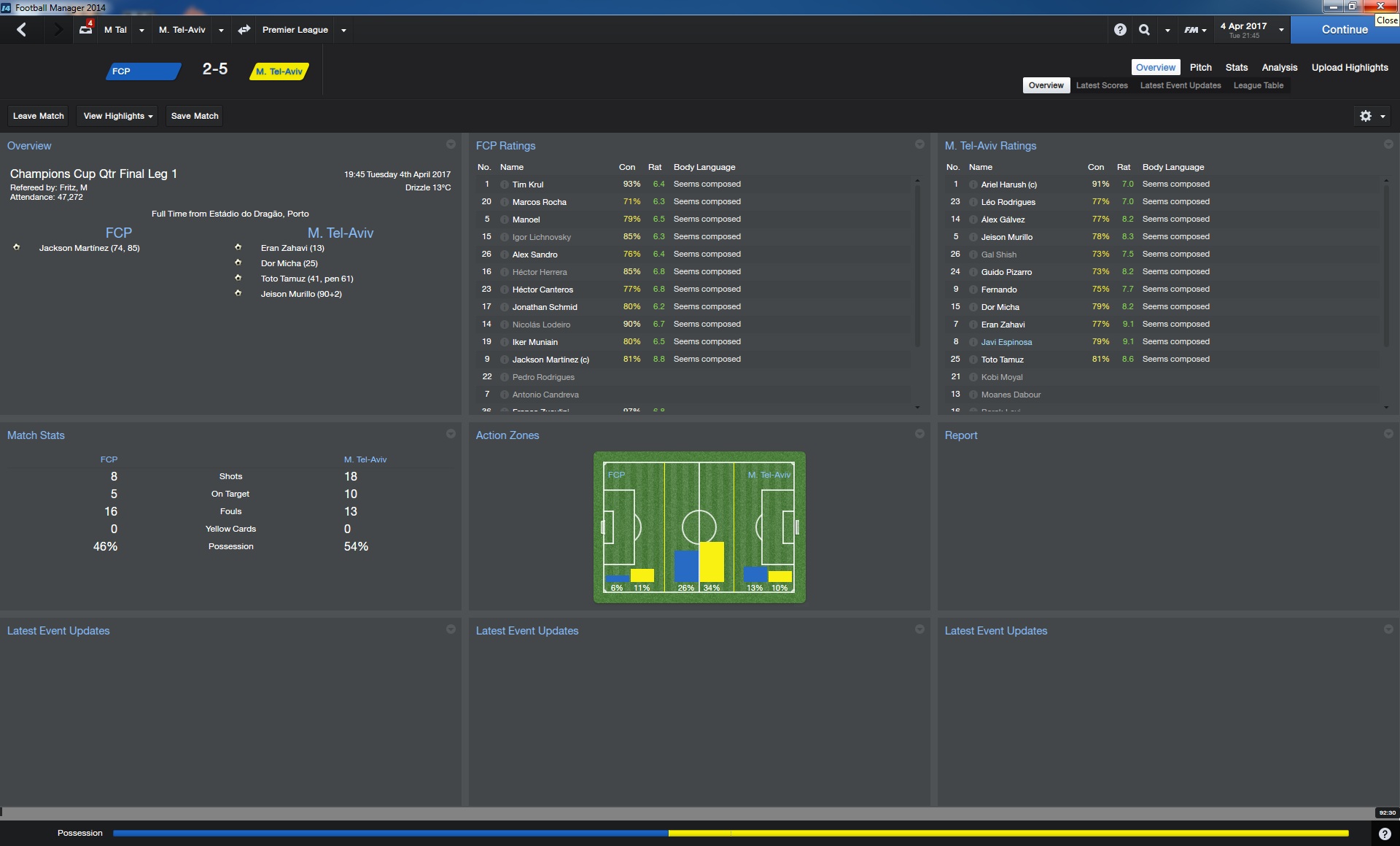Close the game window

click(1380, 7)
